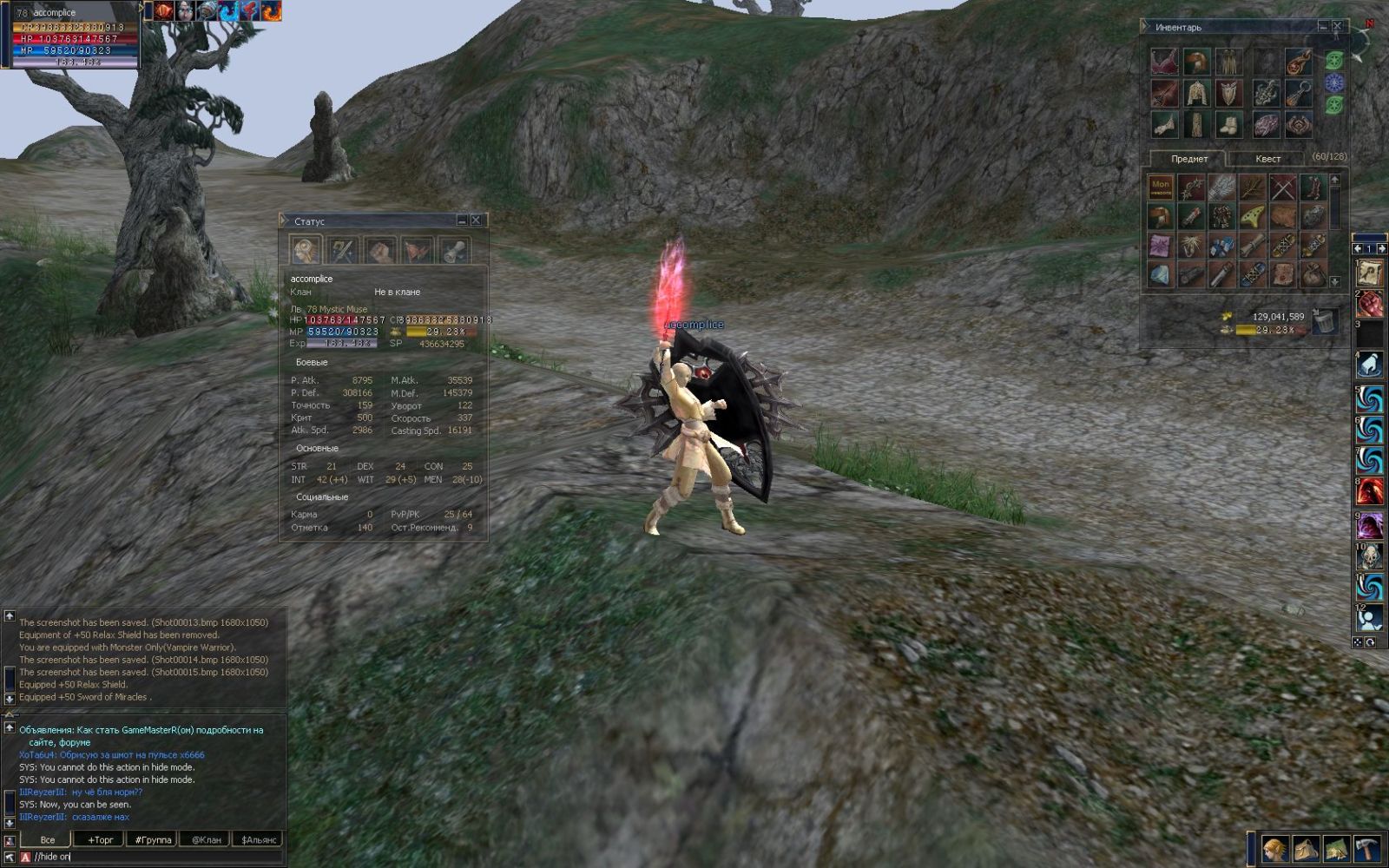Minimize the Инвентарь window

point(1322,27)
